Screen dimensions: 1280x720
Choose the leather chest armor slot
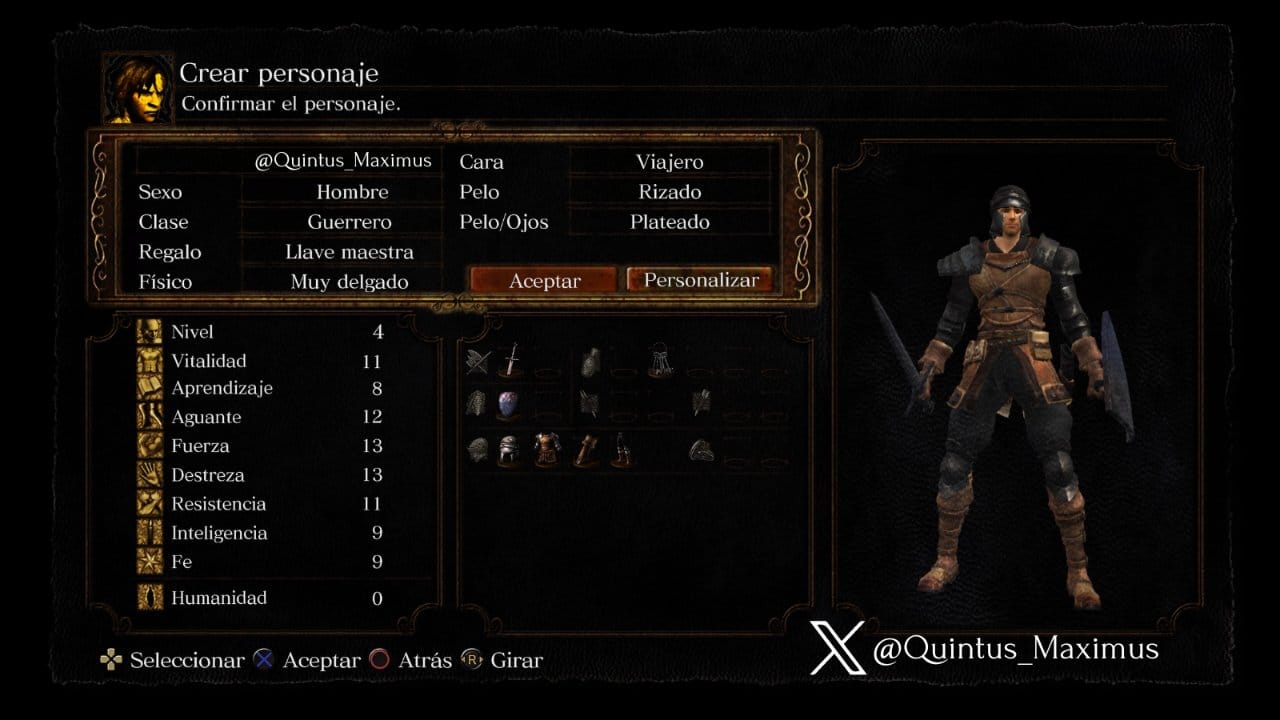(547, 450)
